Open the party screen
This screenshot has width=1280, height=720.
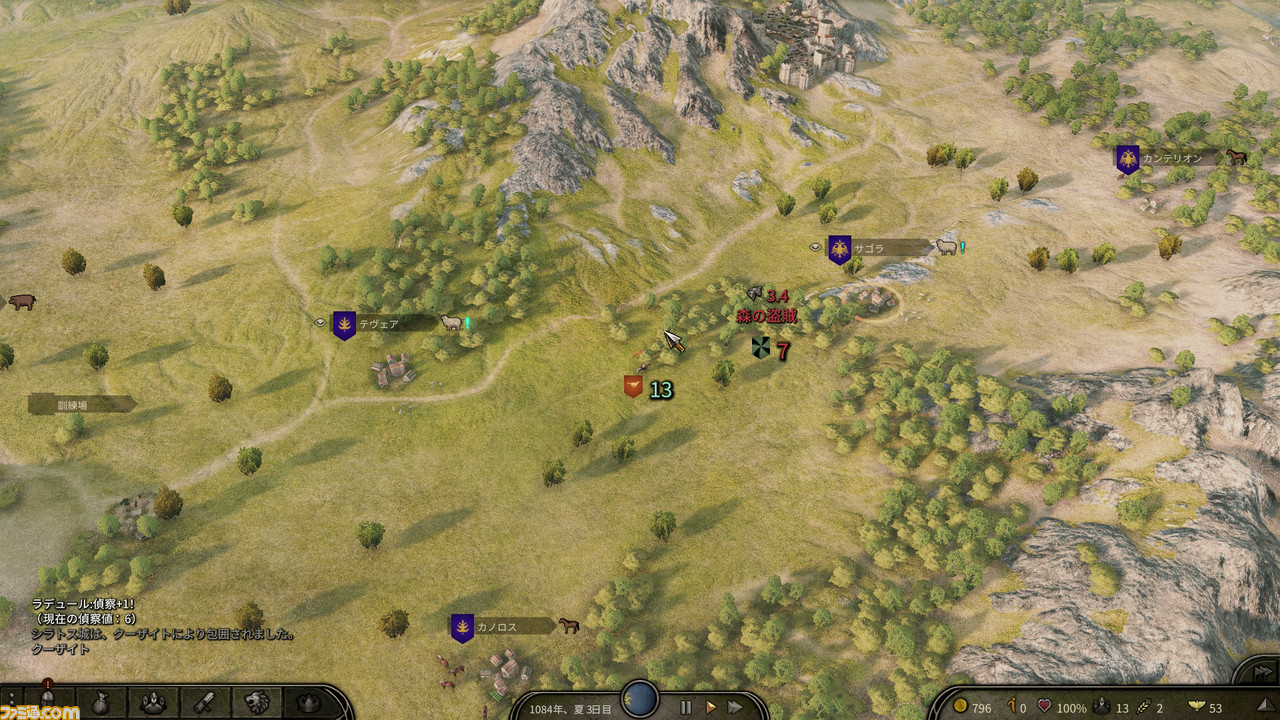coord(152,702)
